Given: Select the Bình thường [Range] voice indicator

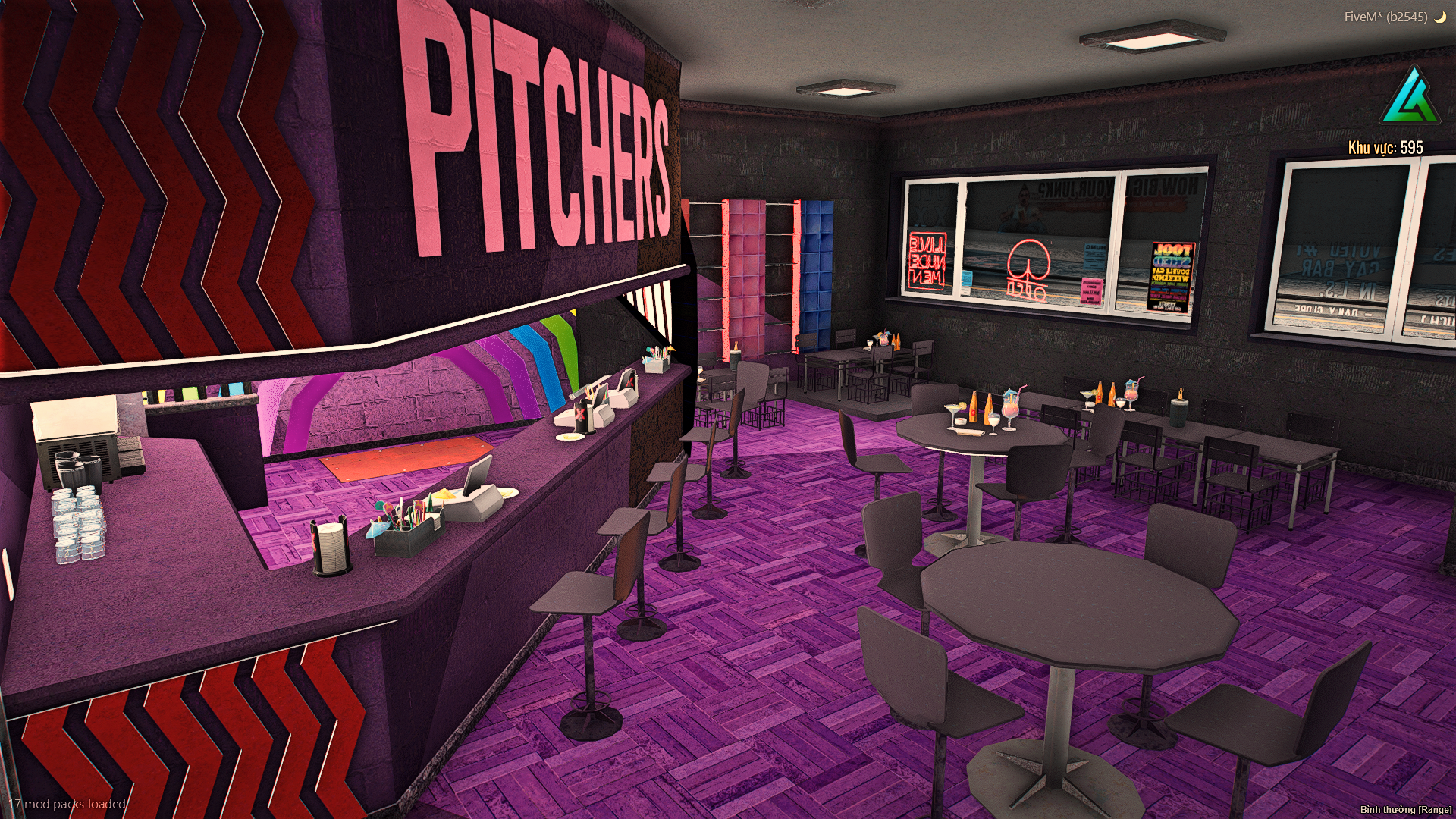Looking at the screenshot, I should coord(1405,809).
